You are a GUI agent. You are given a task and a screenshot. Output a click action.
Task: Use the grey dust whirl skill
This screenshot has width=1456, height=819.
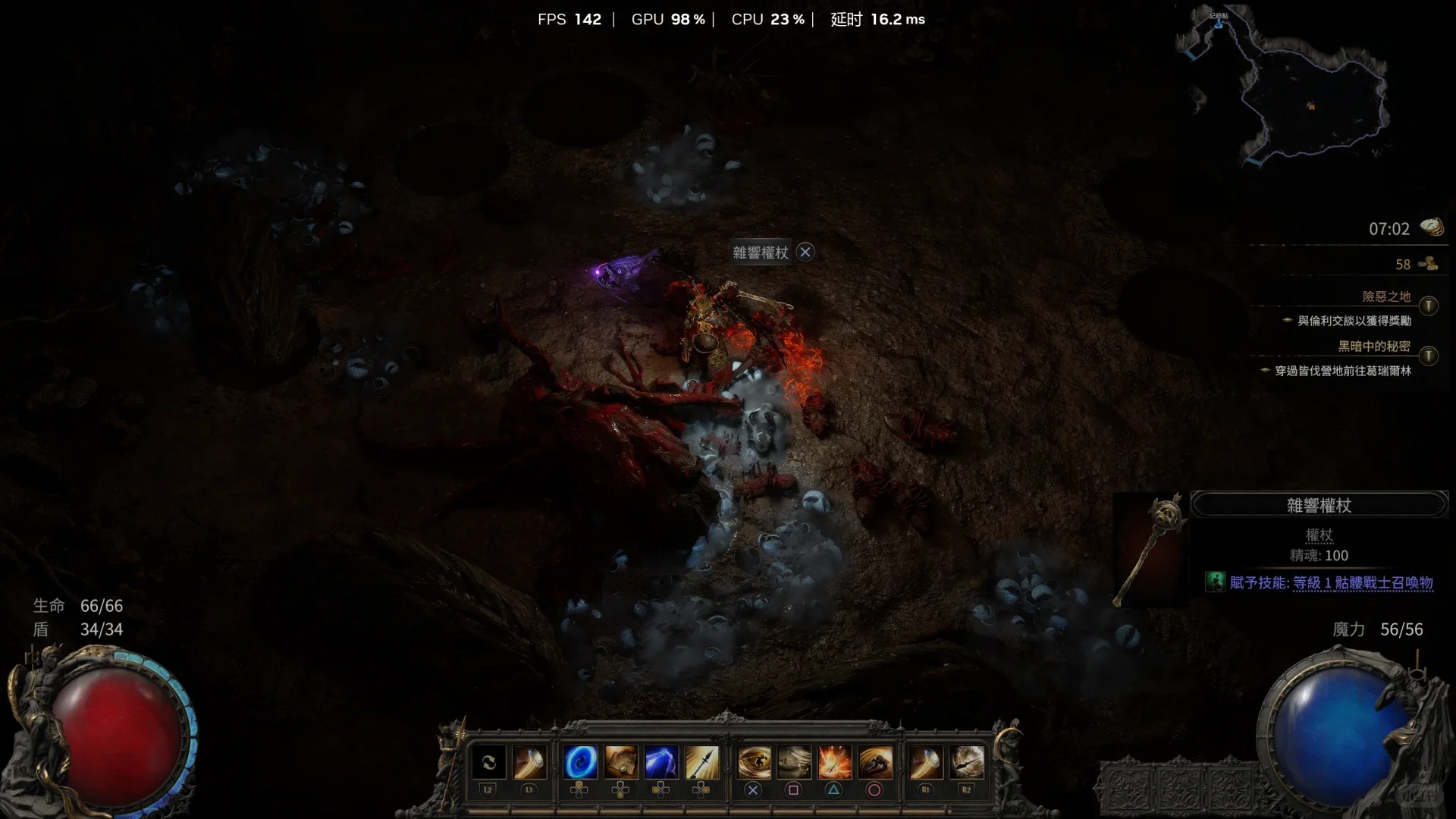[794, 762]
